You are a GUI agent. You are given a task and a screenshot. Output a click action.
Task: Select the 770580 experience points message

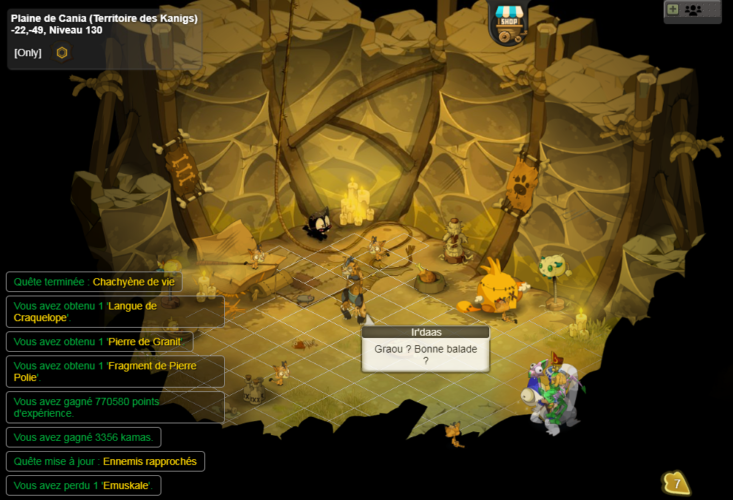tap(115, 407)
